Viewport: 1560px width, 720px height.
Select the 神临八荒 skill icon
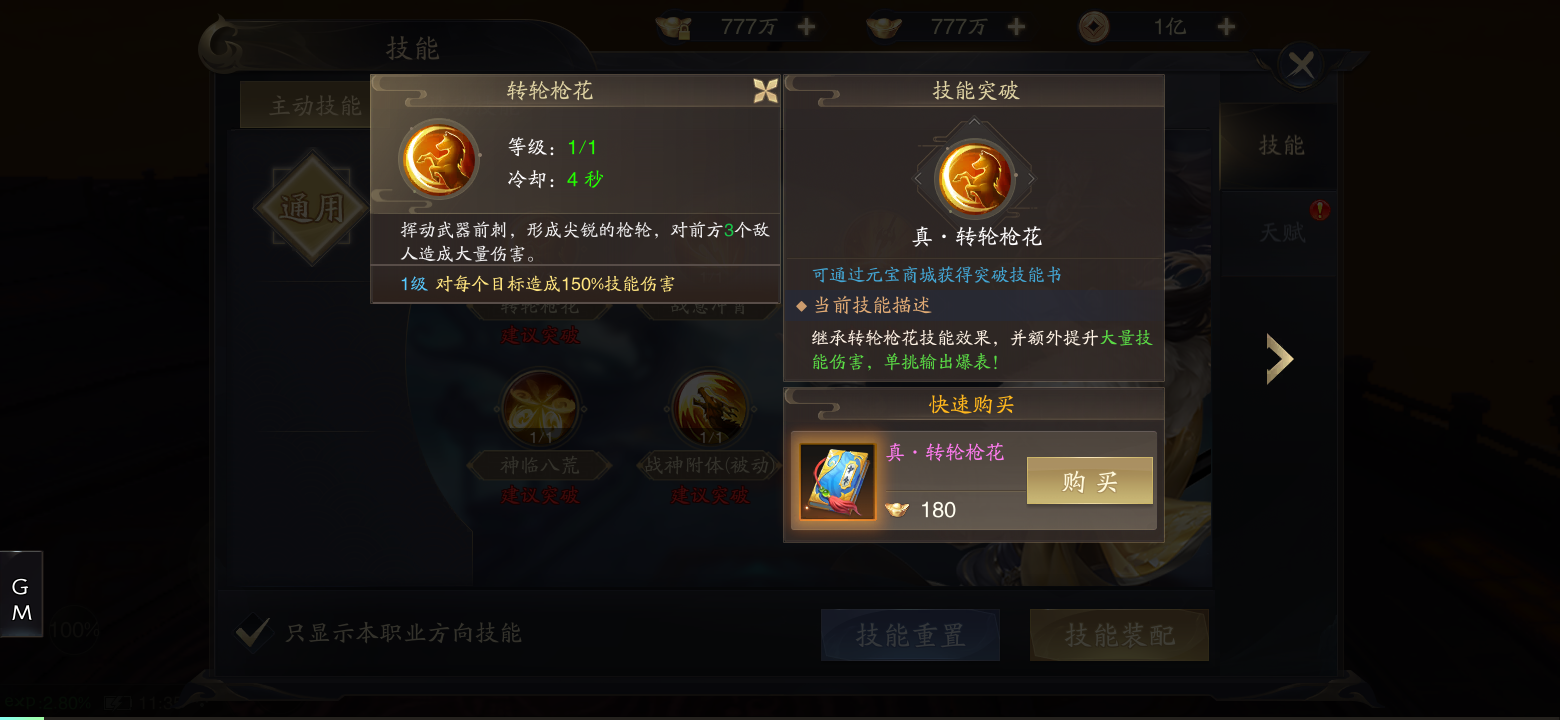pos(540,410)
